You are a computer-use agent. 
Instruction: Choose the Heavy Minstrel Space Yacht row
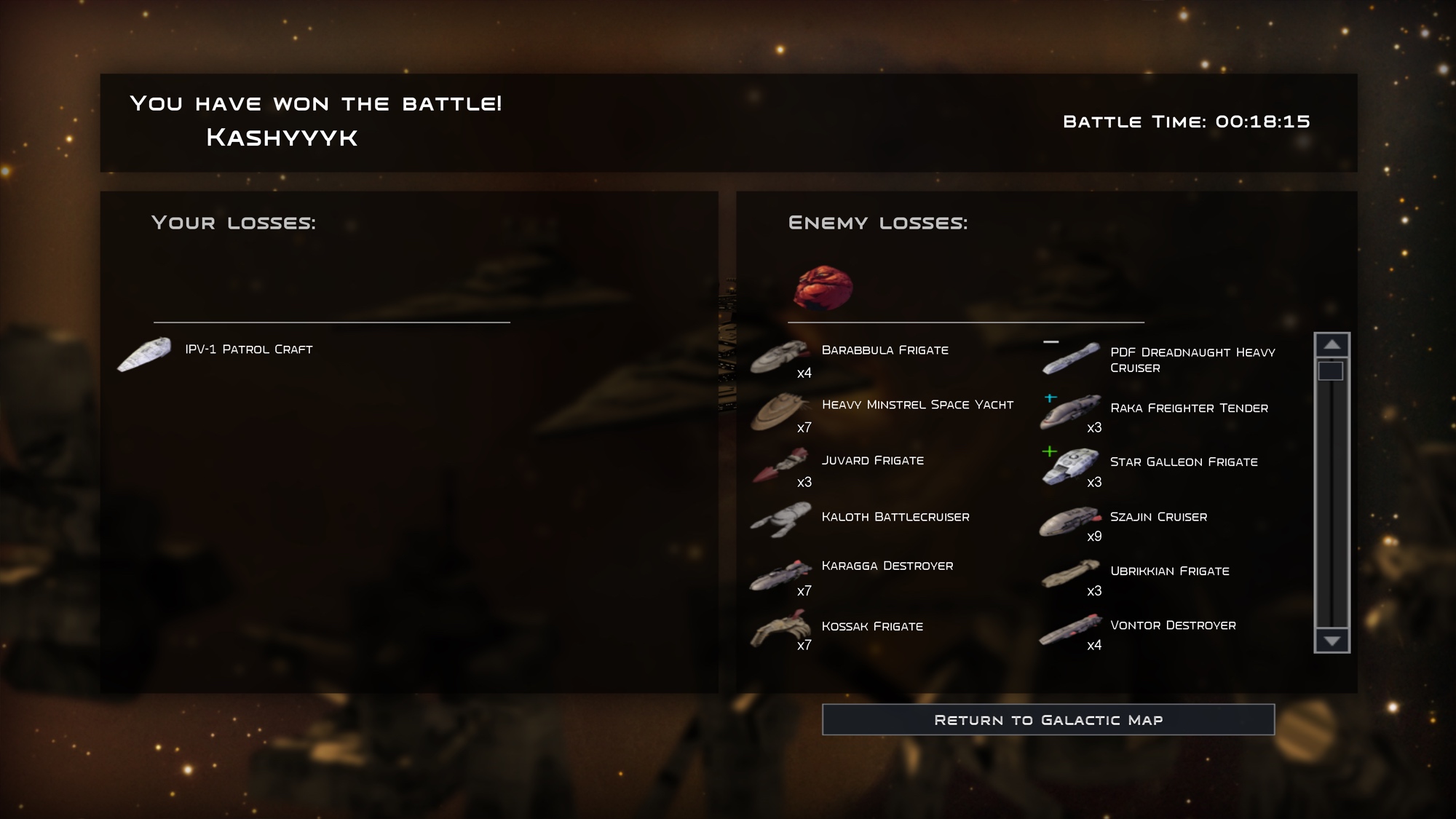[x=917, y=405]
